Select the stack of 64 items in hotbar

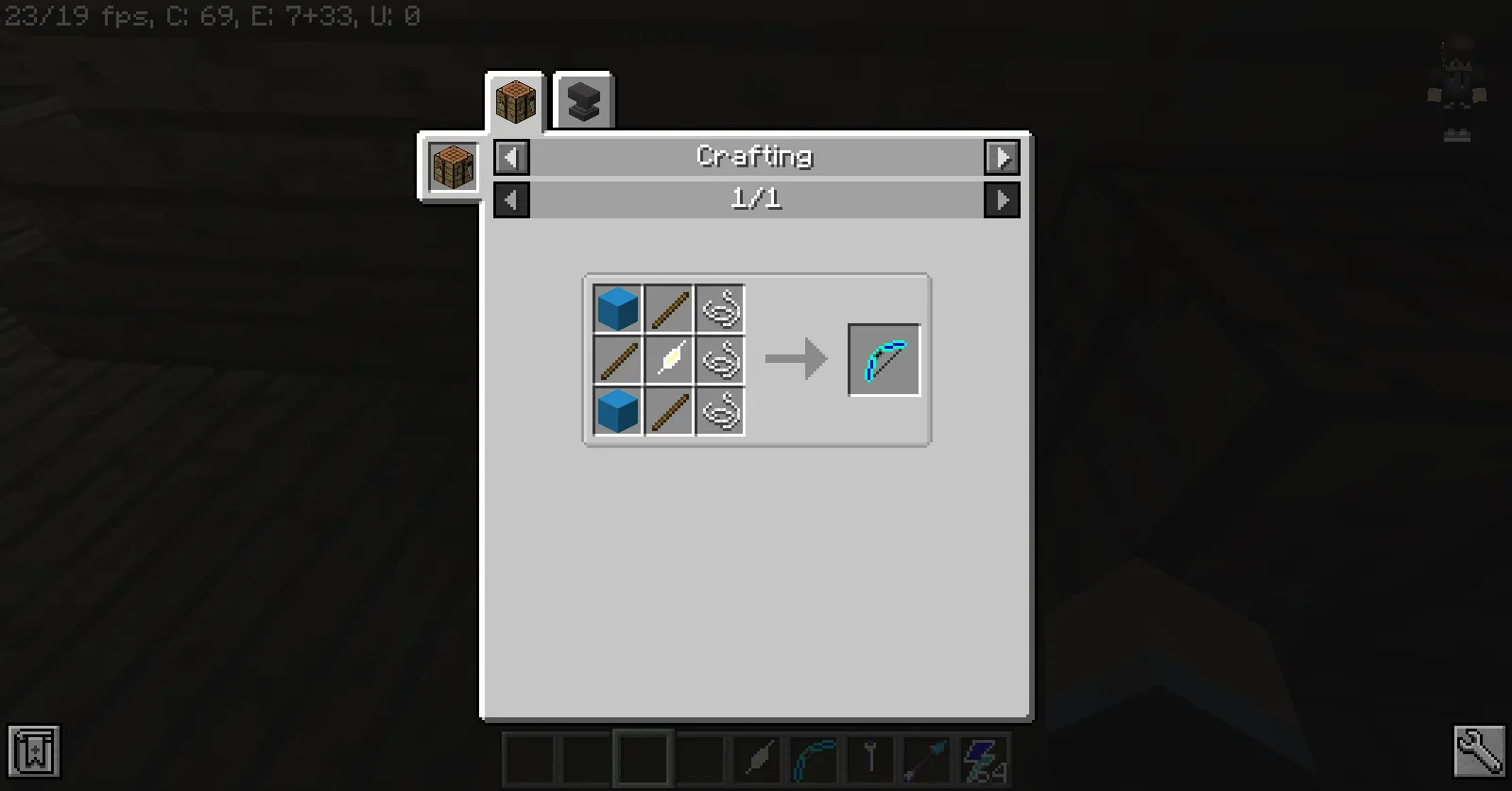pos(985,756)
